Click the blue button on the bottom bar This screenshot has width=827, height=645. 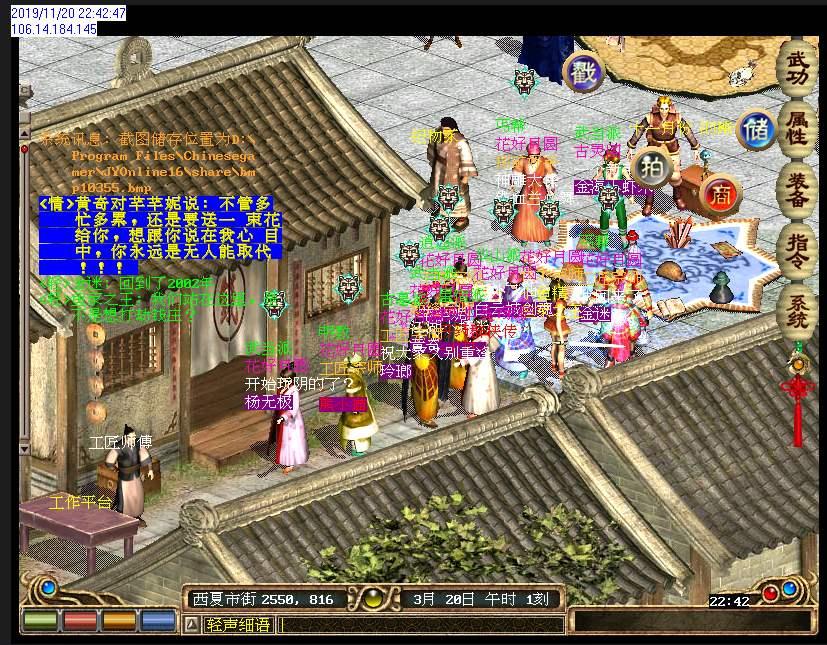pos(158,620)
